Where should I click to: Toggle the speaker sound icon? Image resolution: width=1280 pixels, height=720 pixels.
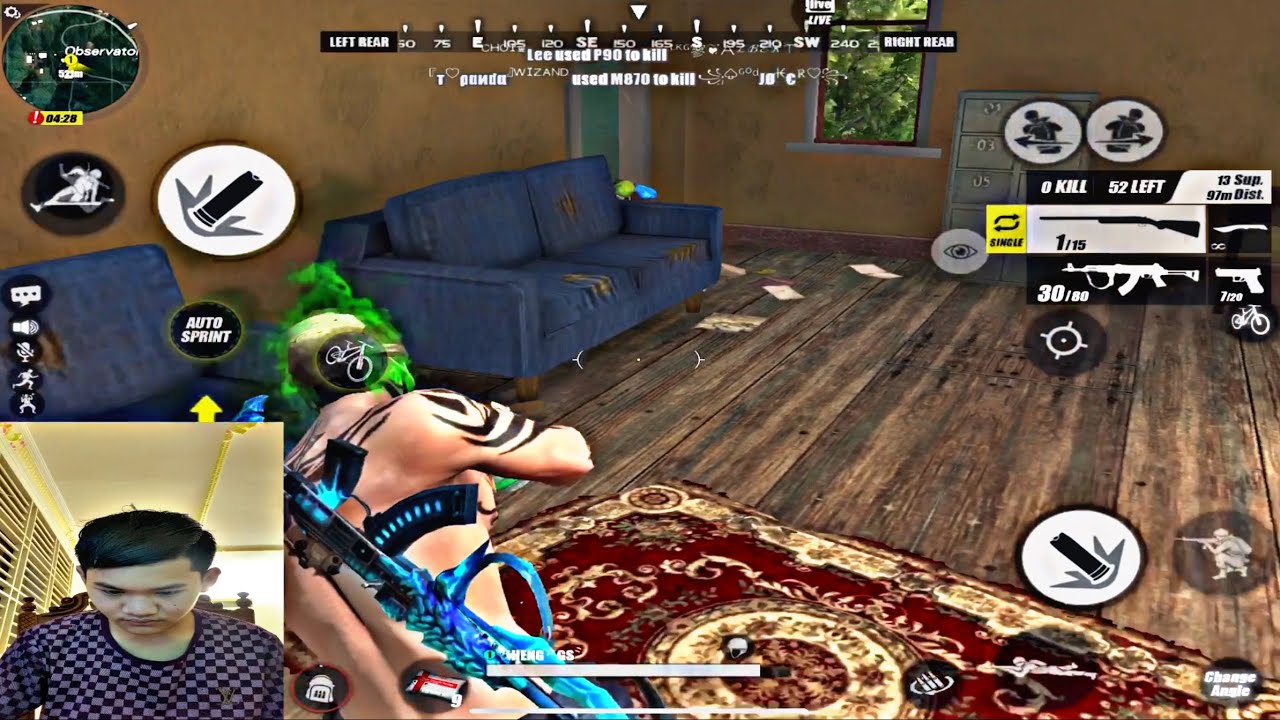point(26,326)
